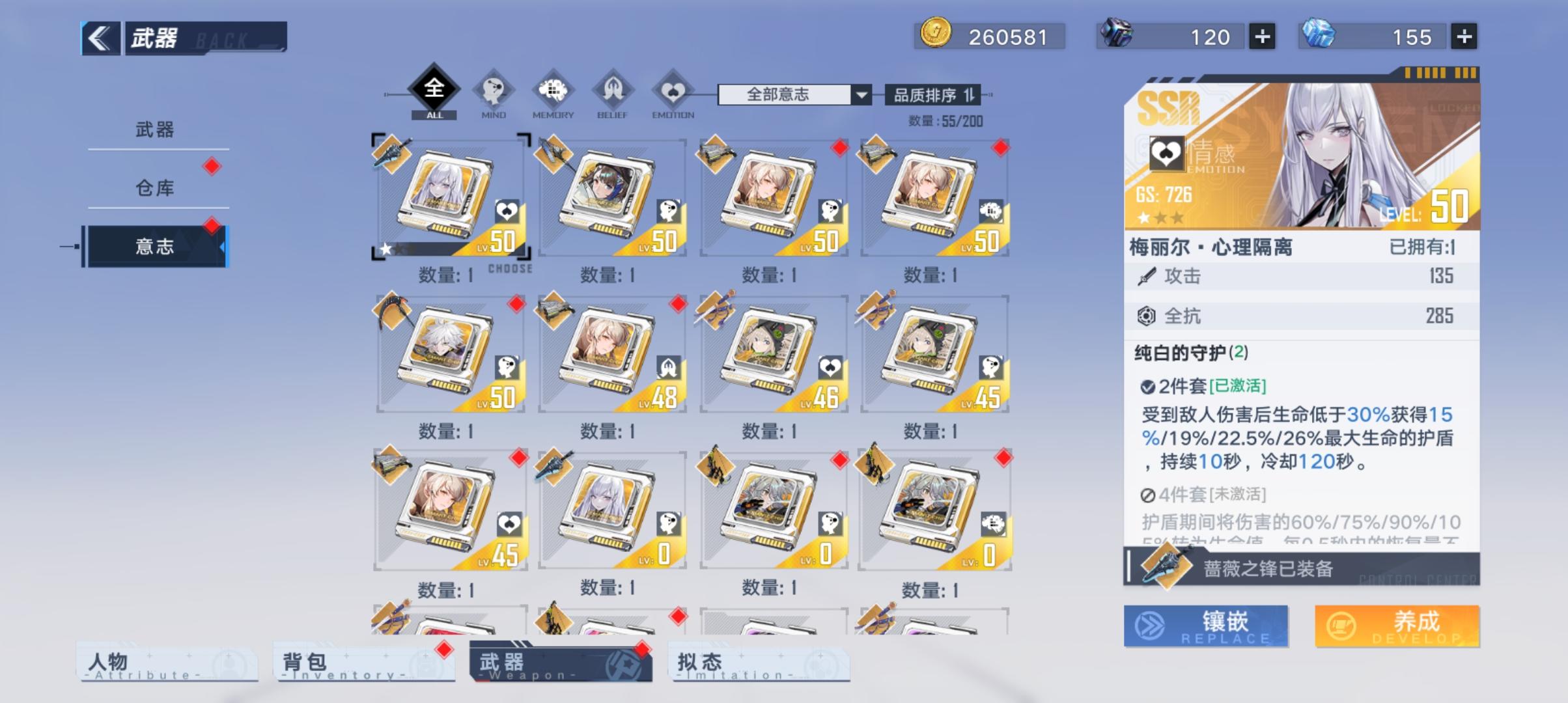Open the 品质排序 sort options
Viewport: 1568px width, 703px height.
coord(931,93)
